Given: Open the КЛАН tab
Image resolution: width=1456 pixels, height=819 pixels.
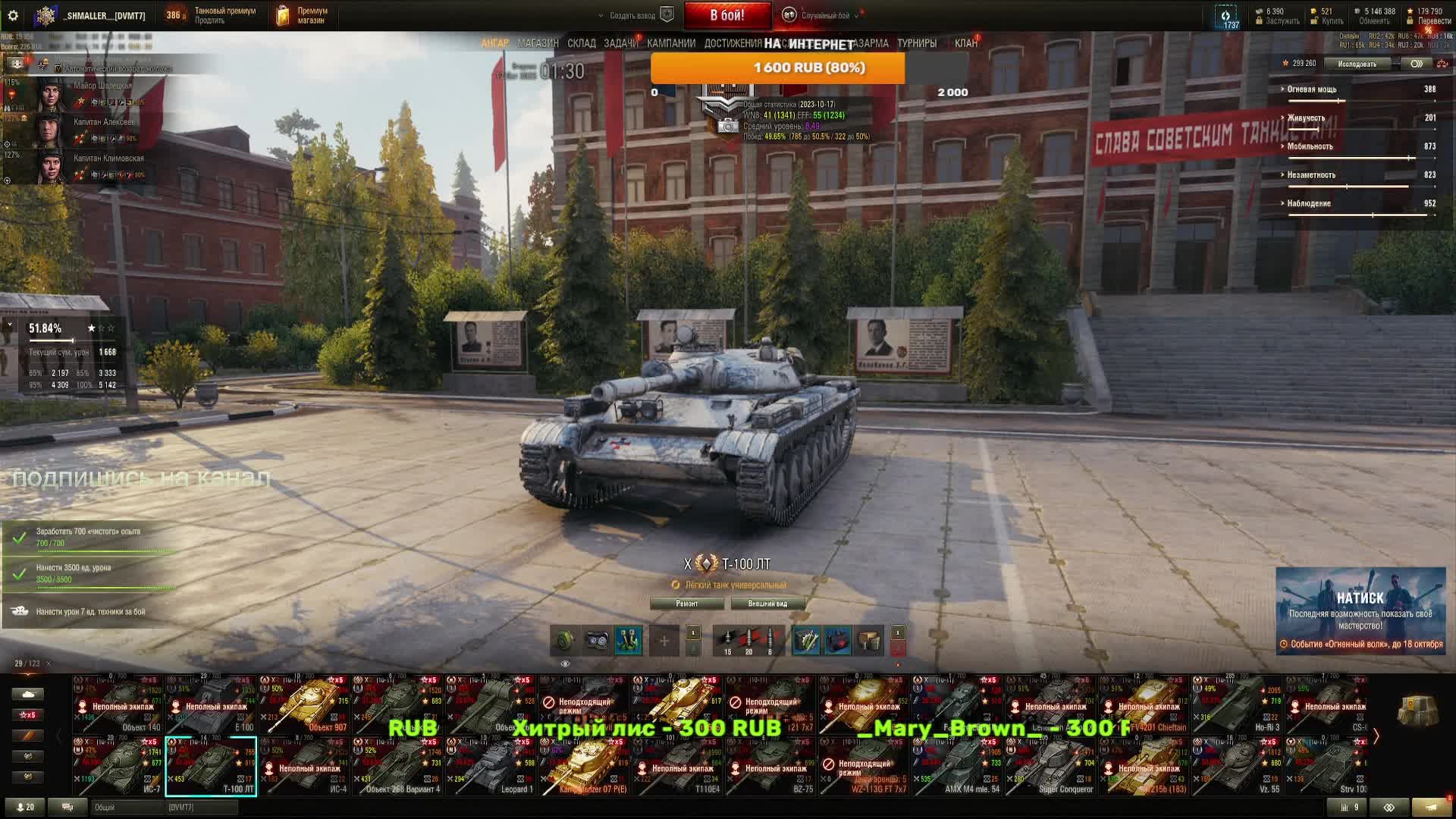Looking at the screenshot, I should click(x=965, y=43).
